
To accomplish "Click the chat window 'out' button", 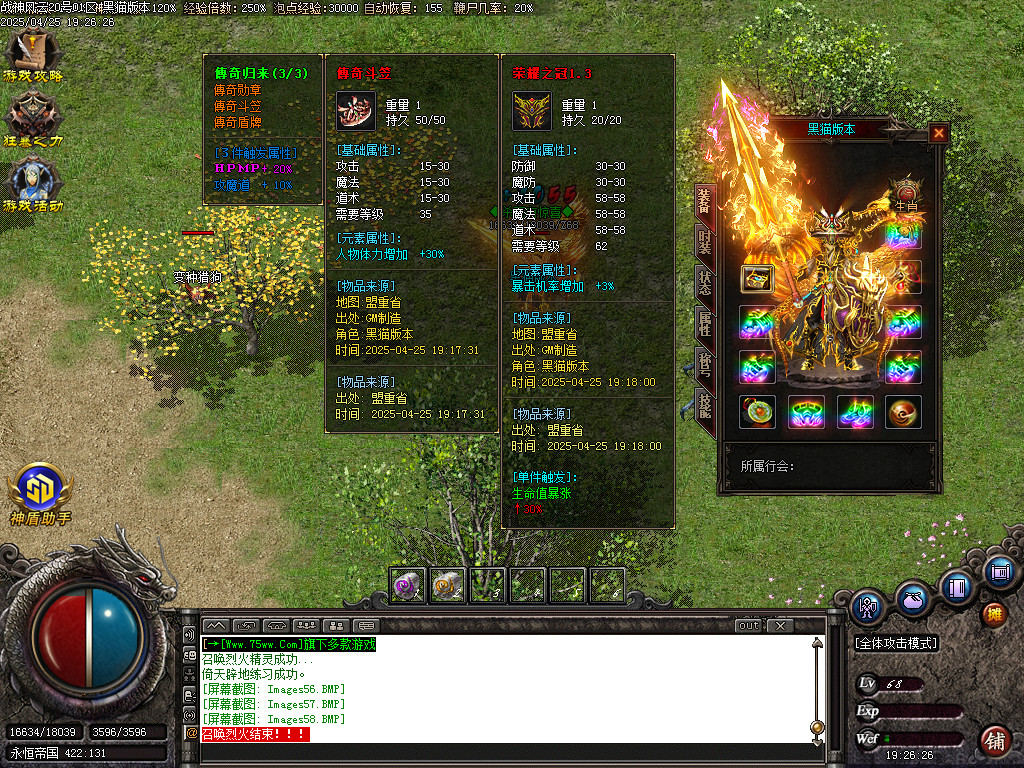I will [748, 626].
